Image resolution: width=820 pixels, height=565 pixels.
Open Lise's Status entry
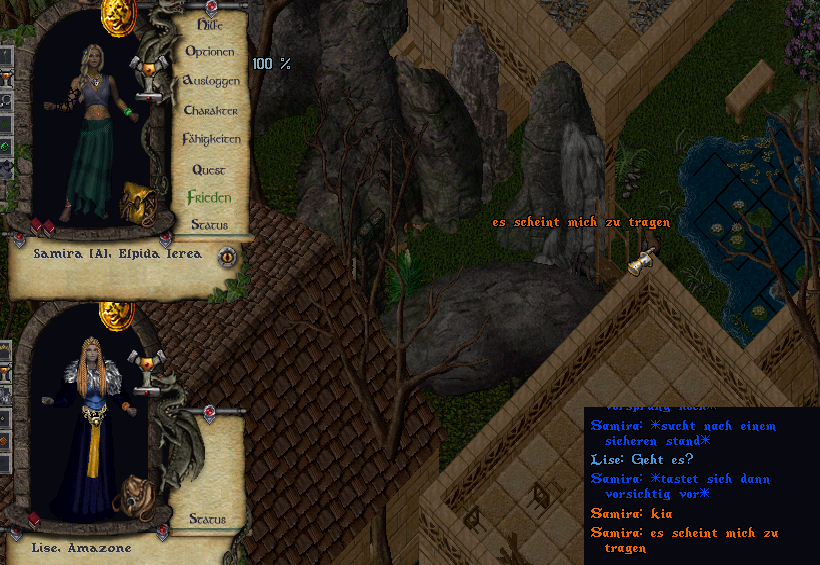pos(208,519)
